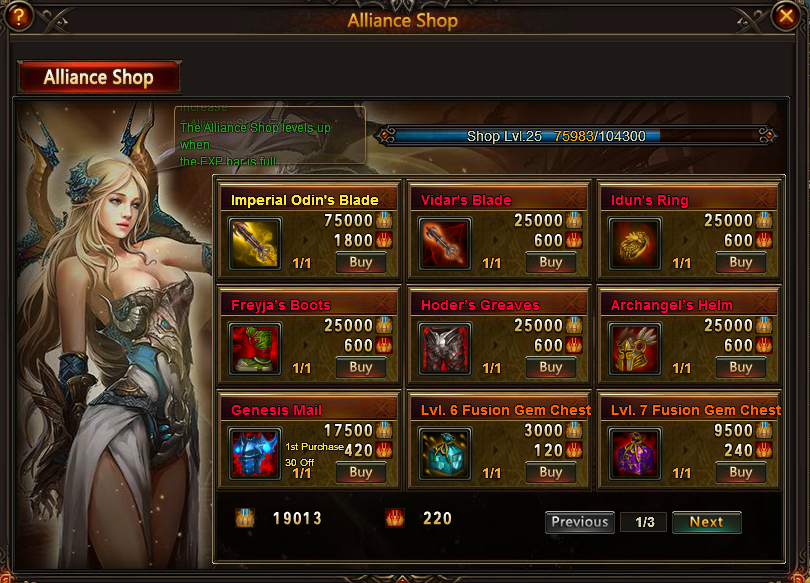Choose the Archangel's Helm item icon
The height and width of the screenshot is (583, 810).
pos(635,349)
